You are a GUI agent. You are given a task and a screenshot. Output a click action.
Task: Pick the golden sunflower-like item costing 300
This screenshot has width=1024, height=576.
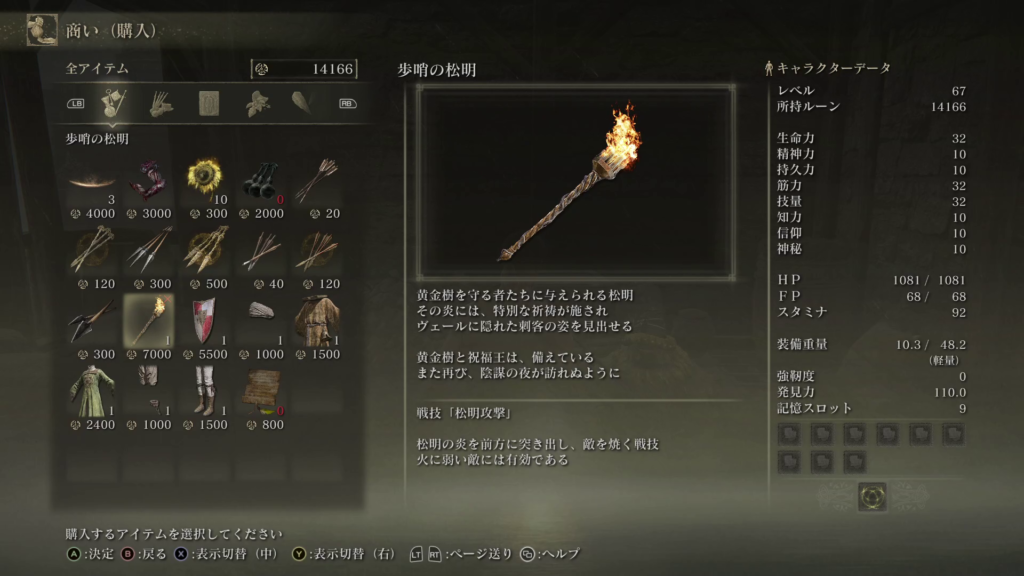click(204, 180)
